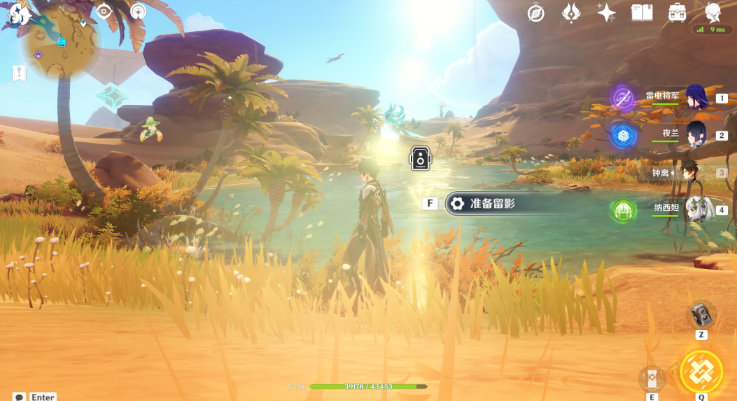Open the chat speech-bubble icon
This screenshot has width=737, height=401.
point(19,396)
